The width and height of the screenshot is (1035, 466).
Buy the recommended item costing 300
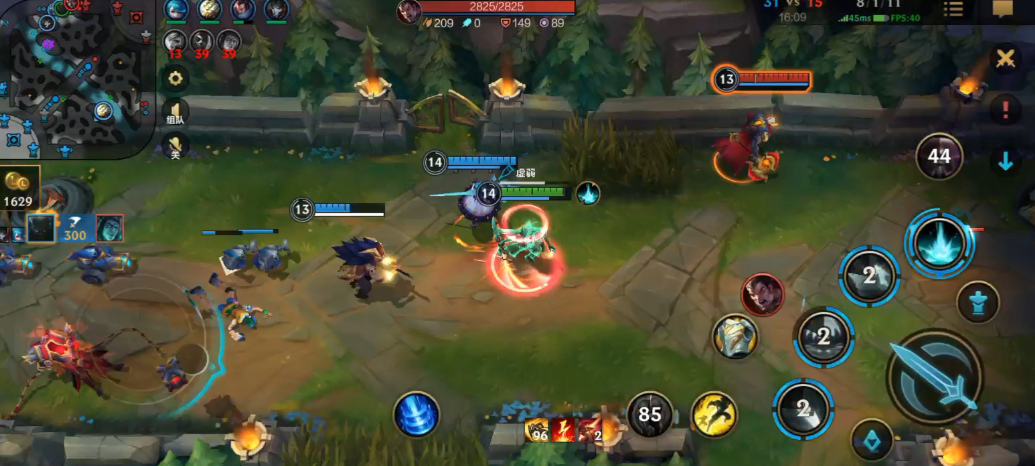74,228
